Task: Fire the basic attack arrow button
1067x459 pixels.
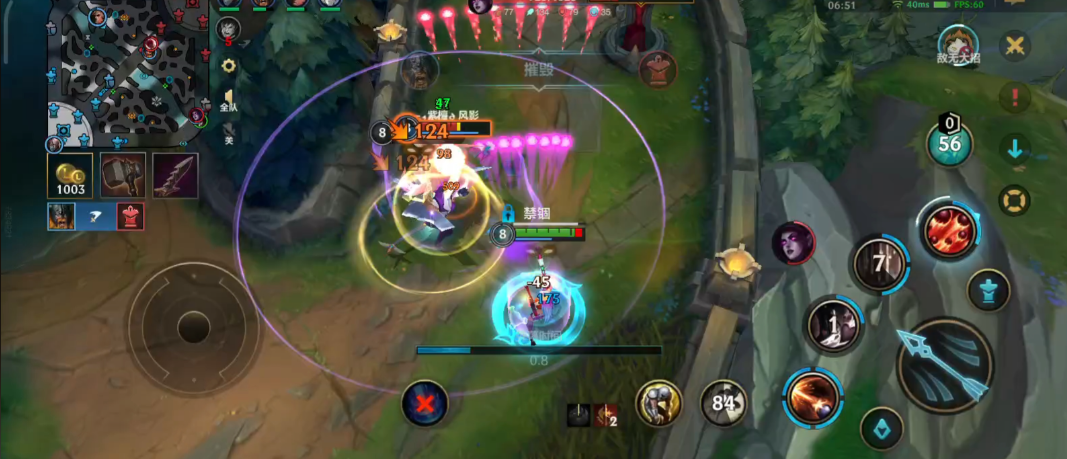Action: [944, 365]
